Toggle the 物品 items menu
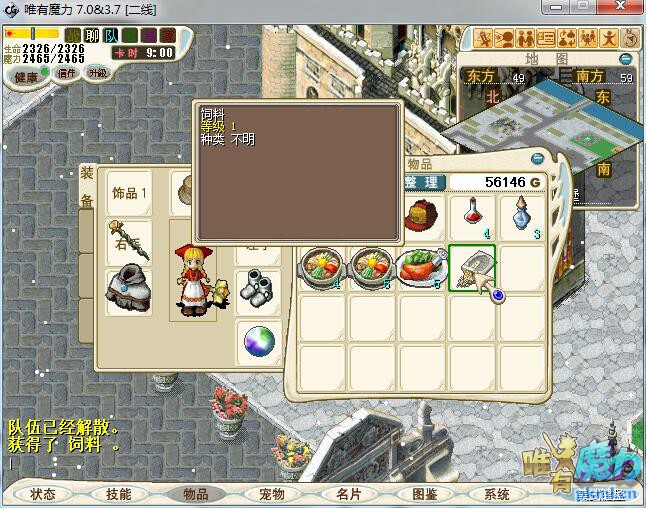The width and height of the screenshot is (646, 508). [195, 494]
